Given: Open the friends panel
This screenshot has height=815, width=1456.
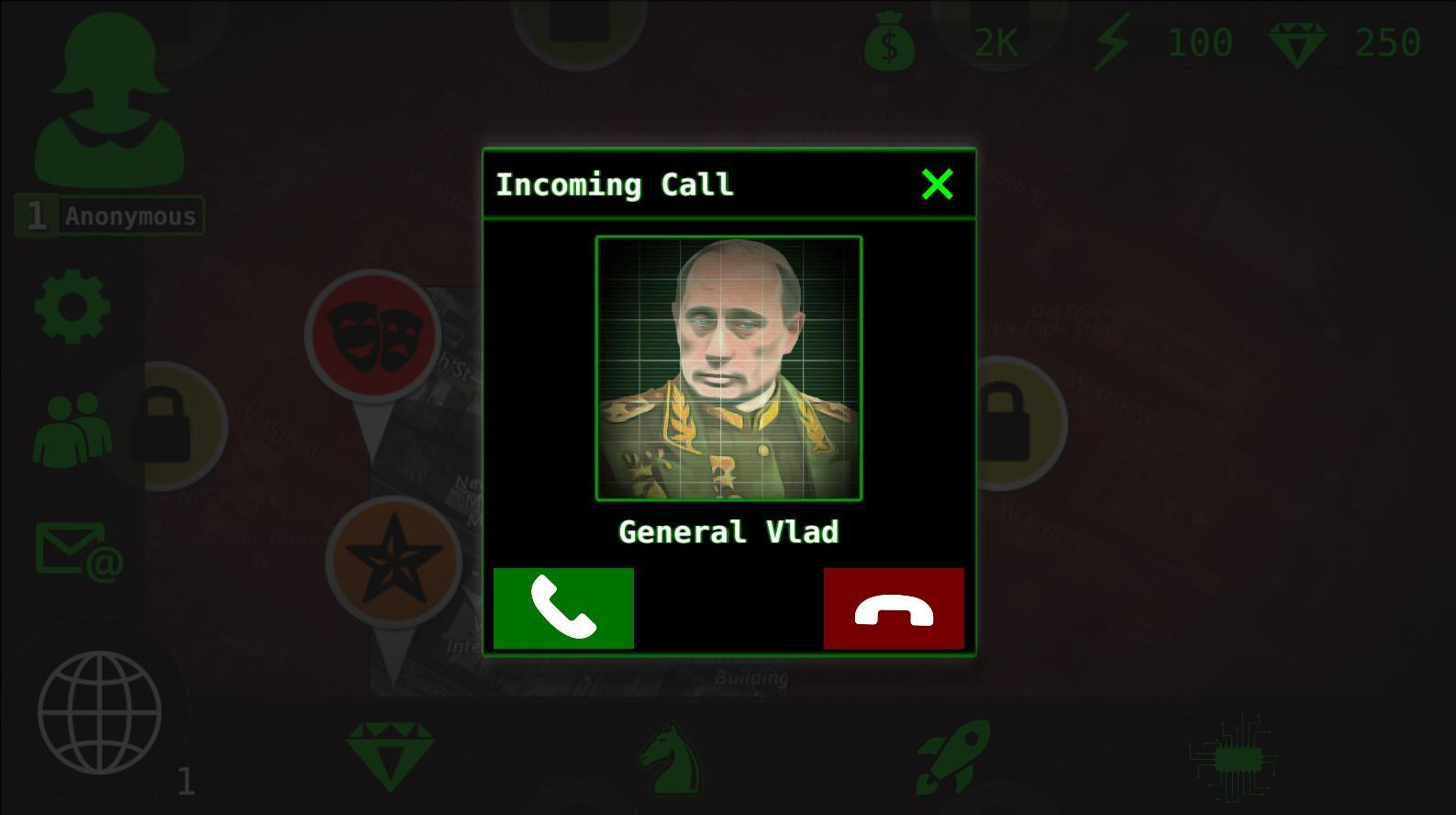Looking at the screenshot, I should [x=72, y=427].
